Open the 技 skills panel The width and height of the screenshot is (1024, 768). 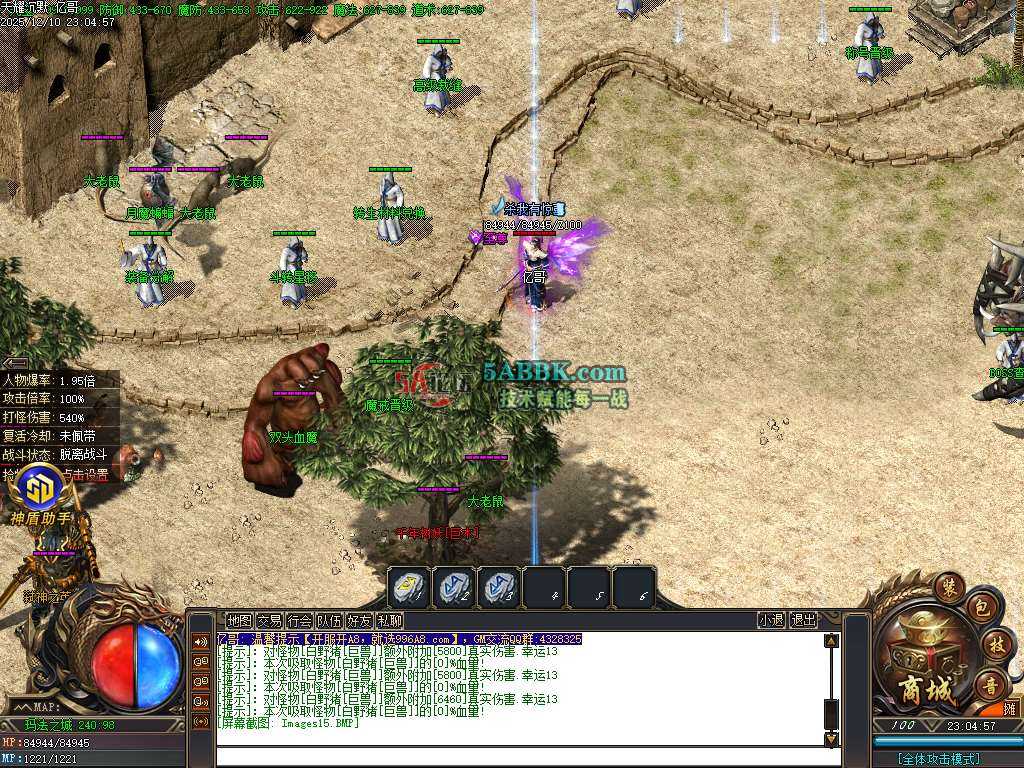click(x=991, y=643)
